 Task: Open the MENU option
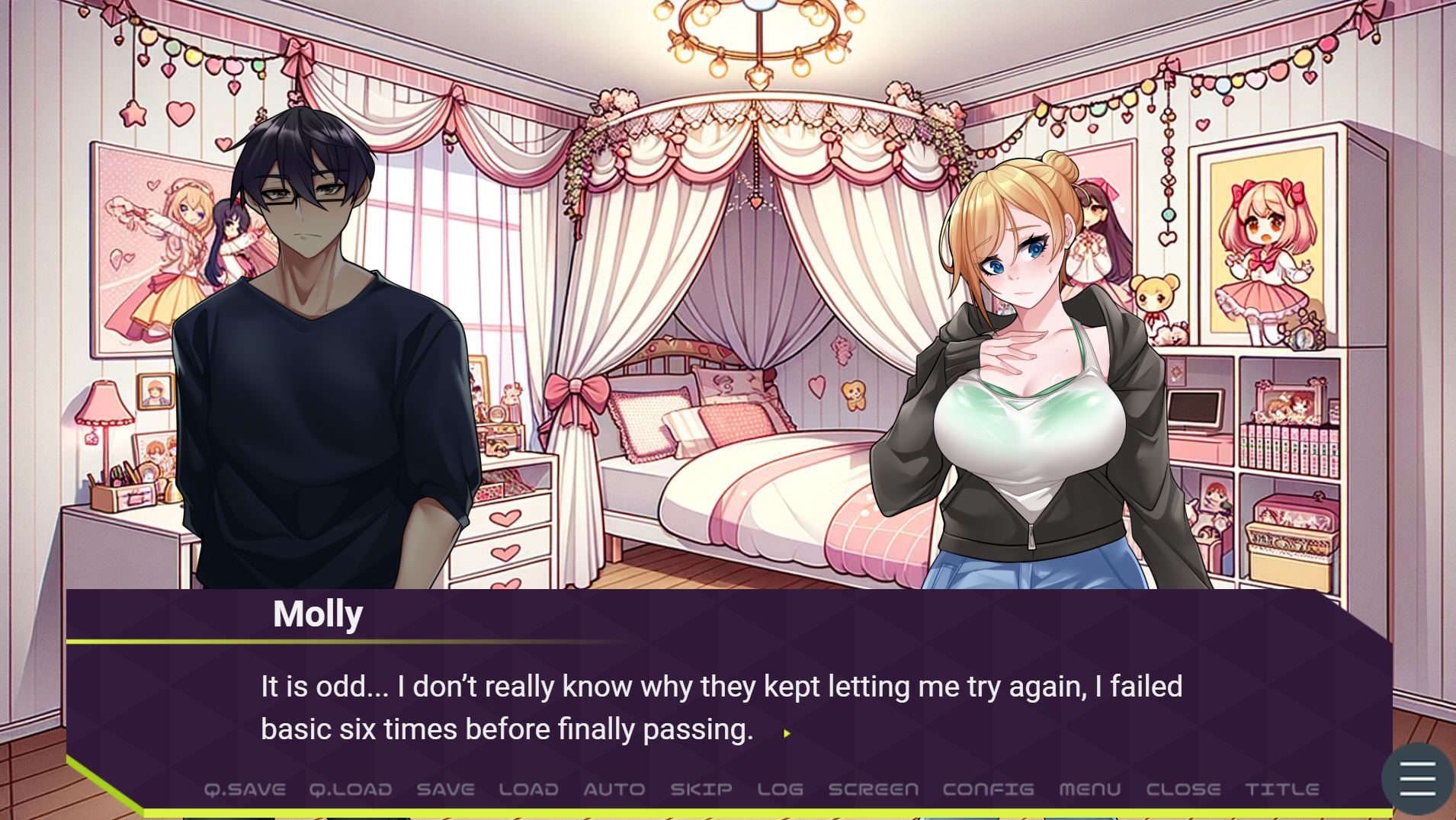(x=1089, y=790)
